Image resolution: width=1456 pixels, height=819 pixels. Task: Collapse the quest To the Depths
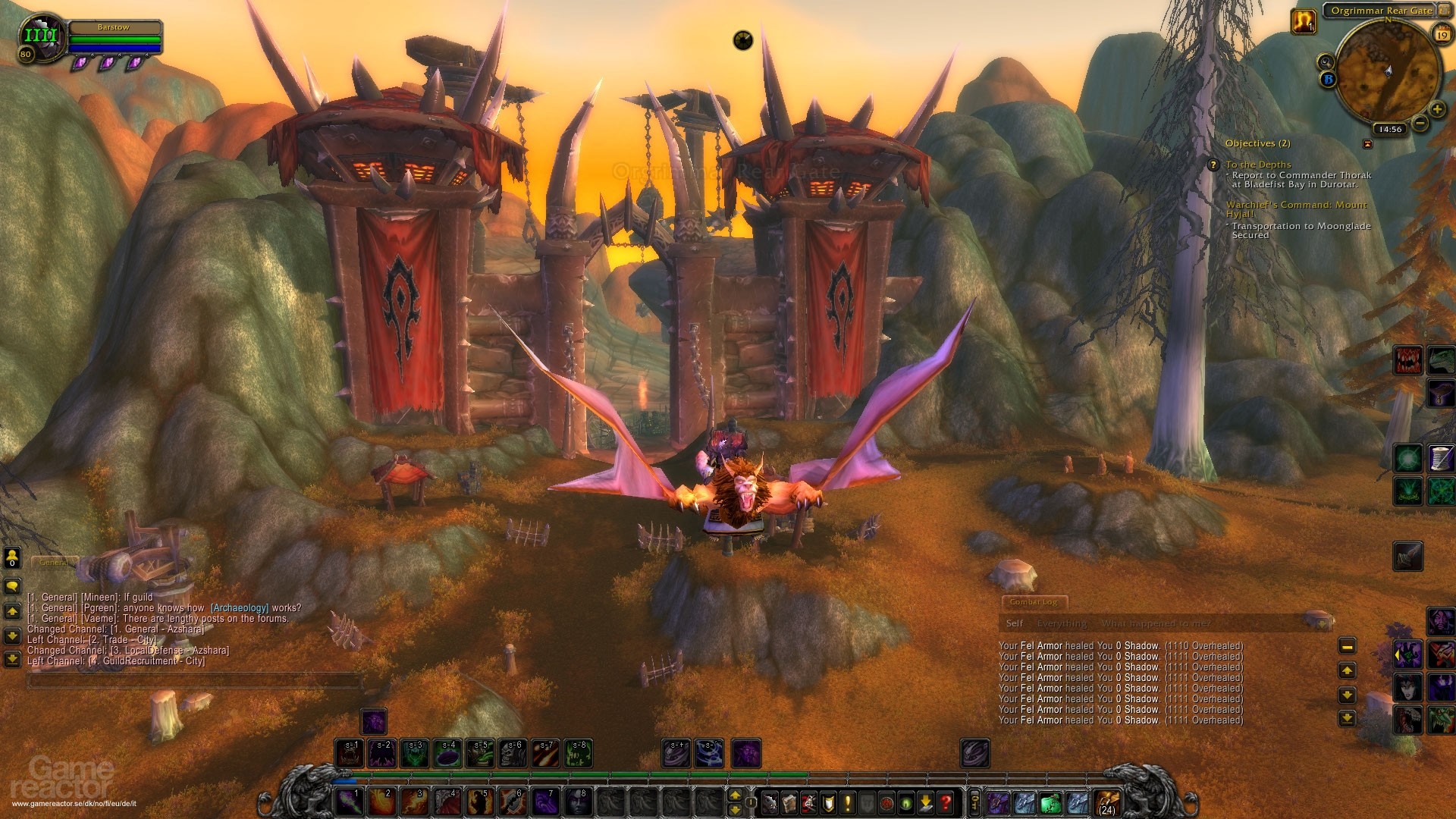pyautogui.click(x=1259, y=164)
